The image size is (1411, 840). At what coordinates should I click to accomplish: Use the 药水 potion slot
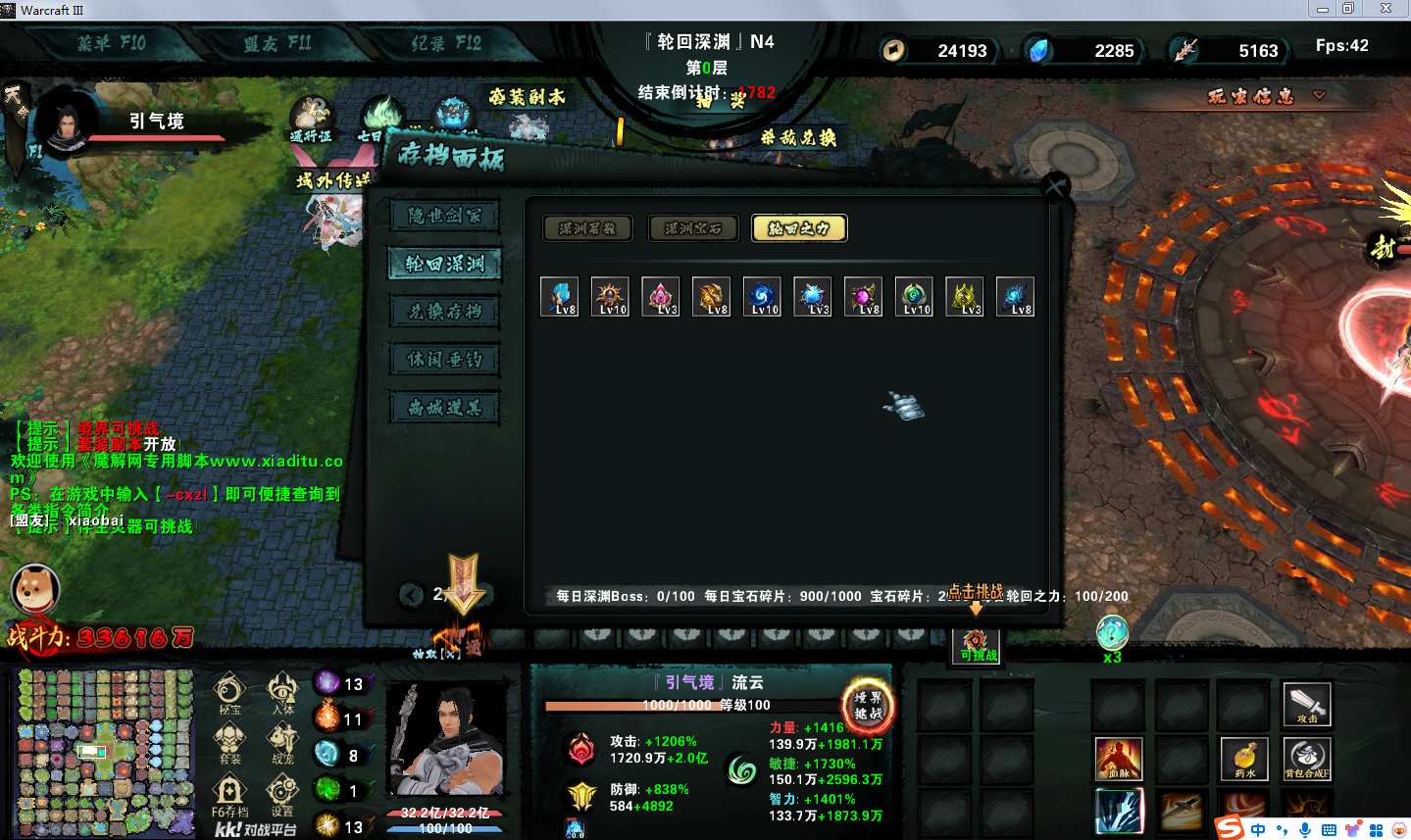click(x=1244, y=759)
